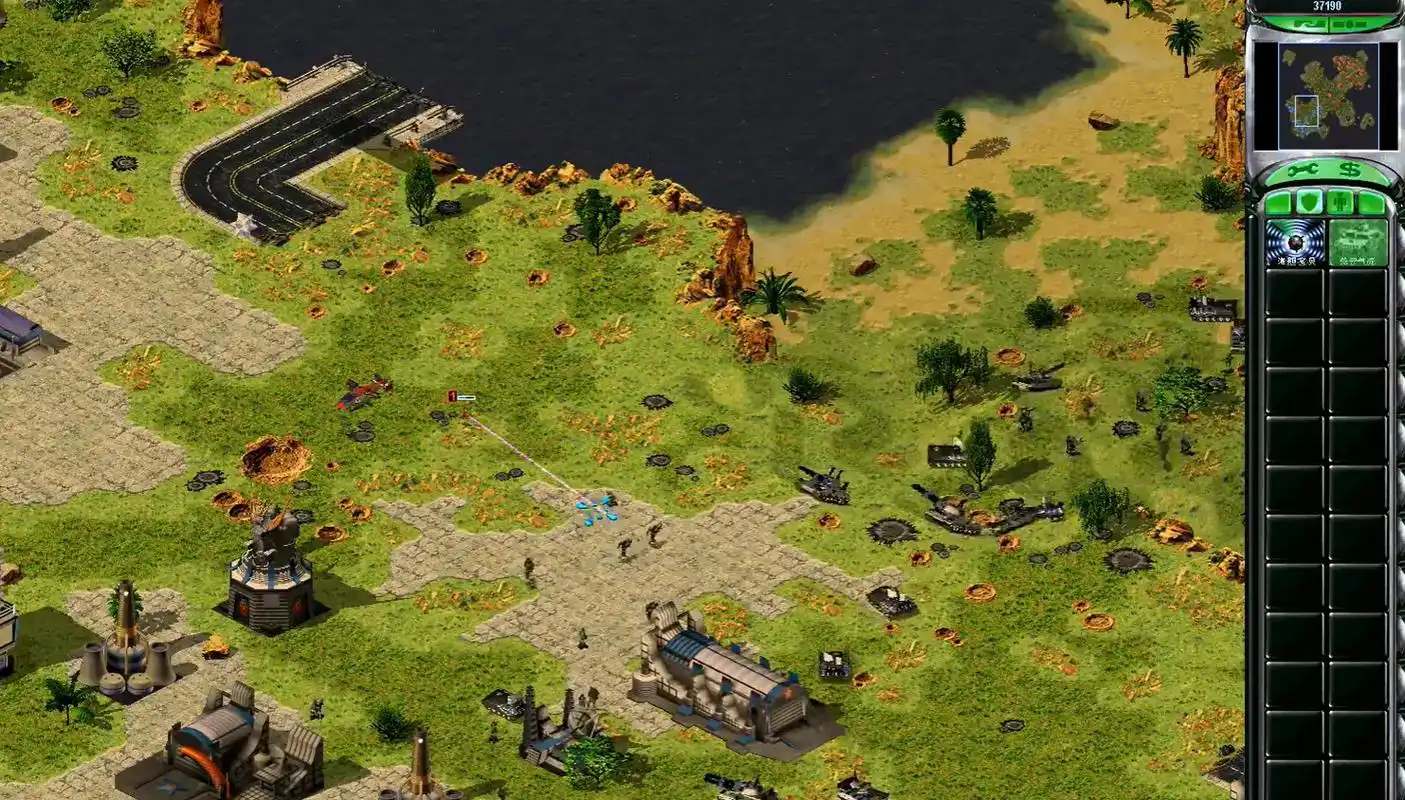Open the infantry figure build tab
Image resolution: width=1405 pixels, height=800 pixels.
pos(1340,203)
